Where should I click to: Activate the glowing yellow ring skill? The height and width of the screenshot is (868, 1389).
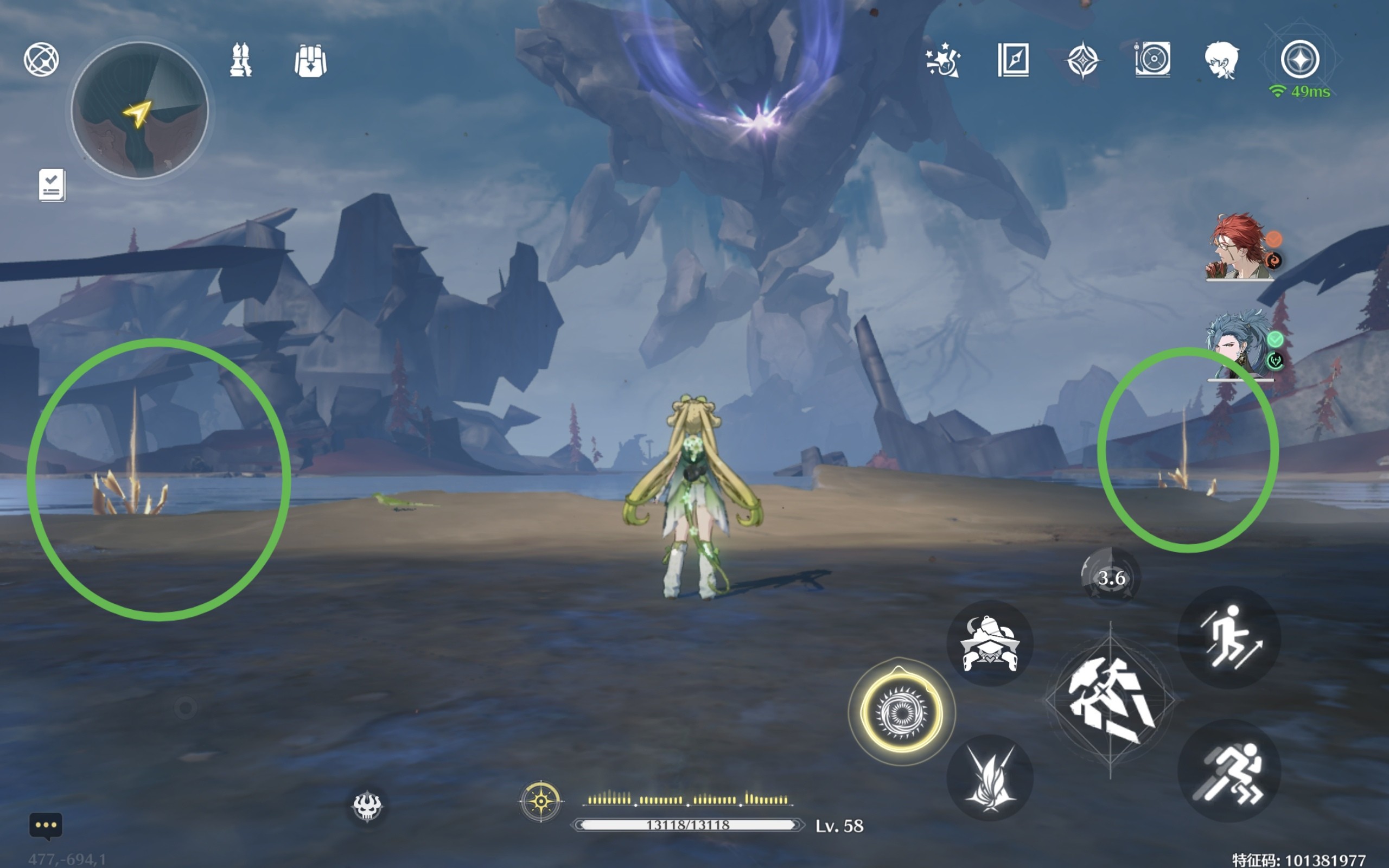click(901, 712)
